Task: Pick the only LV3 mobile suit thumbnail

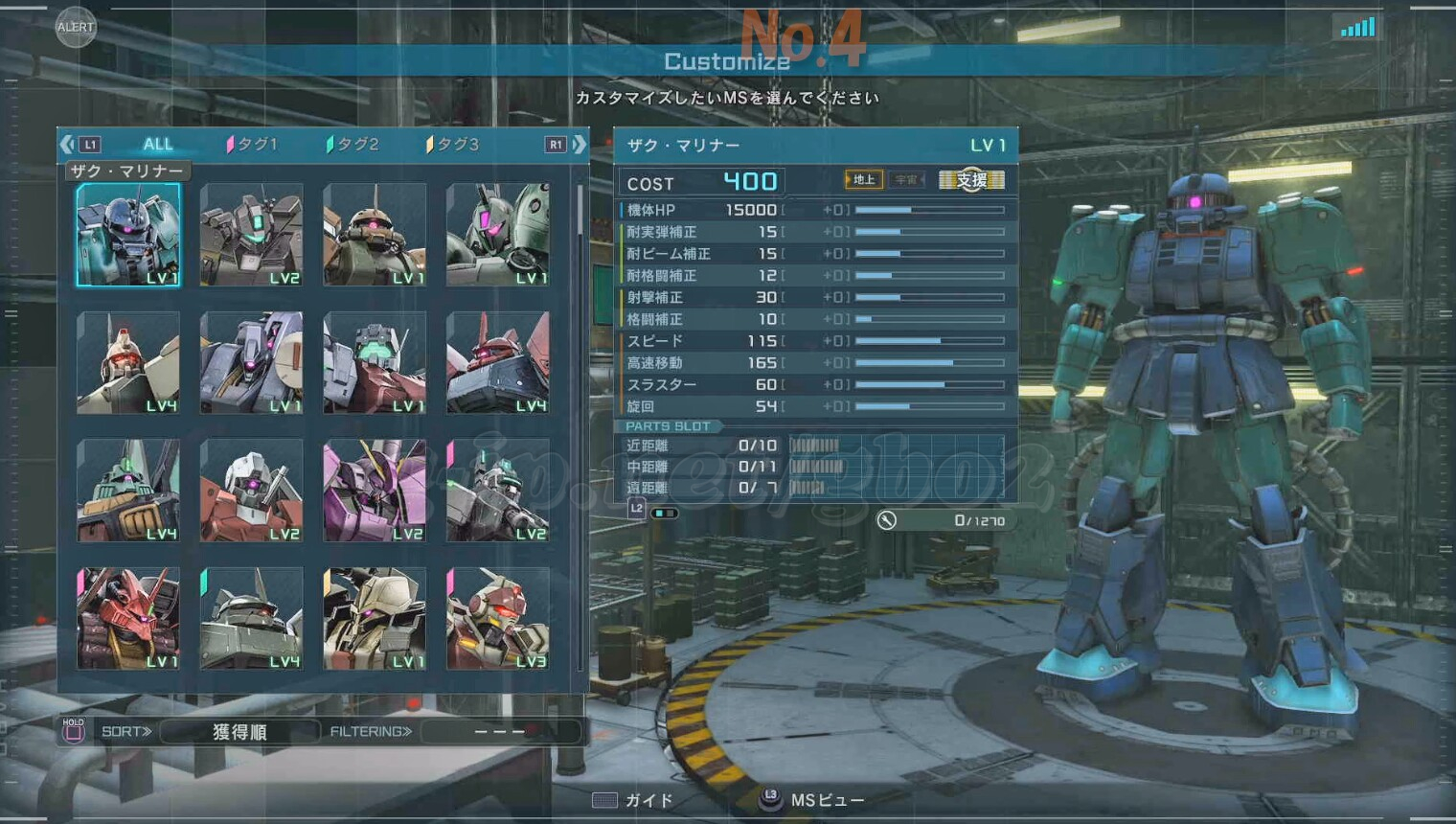Action: tap(497, 618)
